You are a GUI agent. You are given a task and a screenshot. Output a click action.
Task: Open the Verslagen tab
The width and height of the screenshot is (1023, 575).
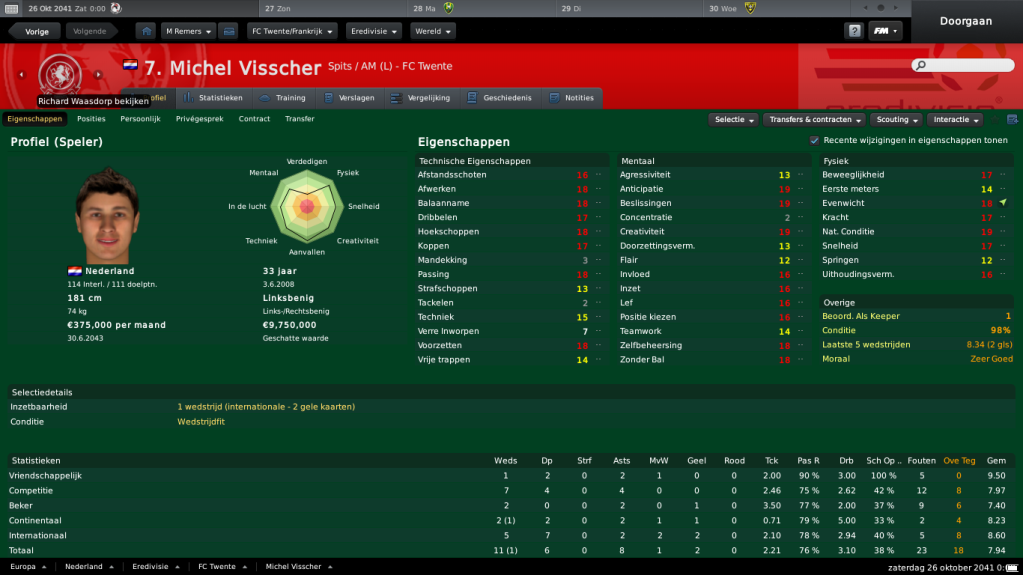(x=350, y=98)
